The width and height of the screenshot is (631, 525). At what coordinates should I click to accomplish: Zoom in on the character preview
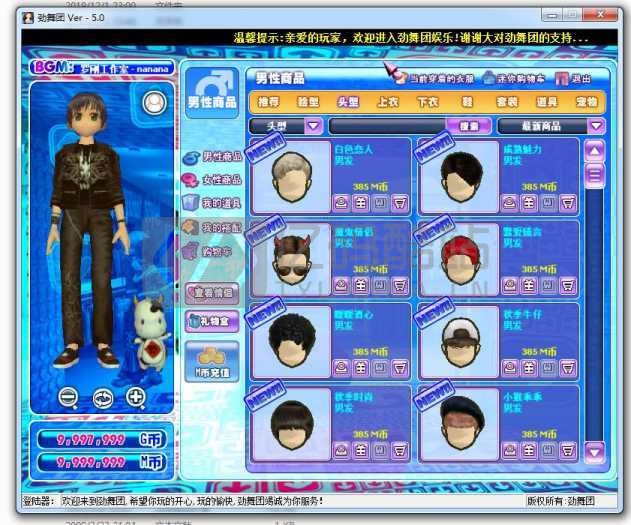tap(136, 397)
